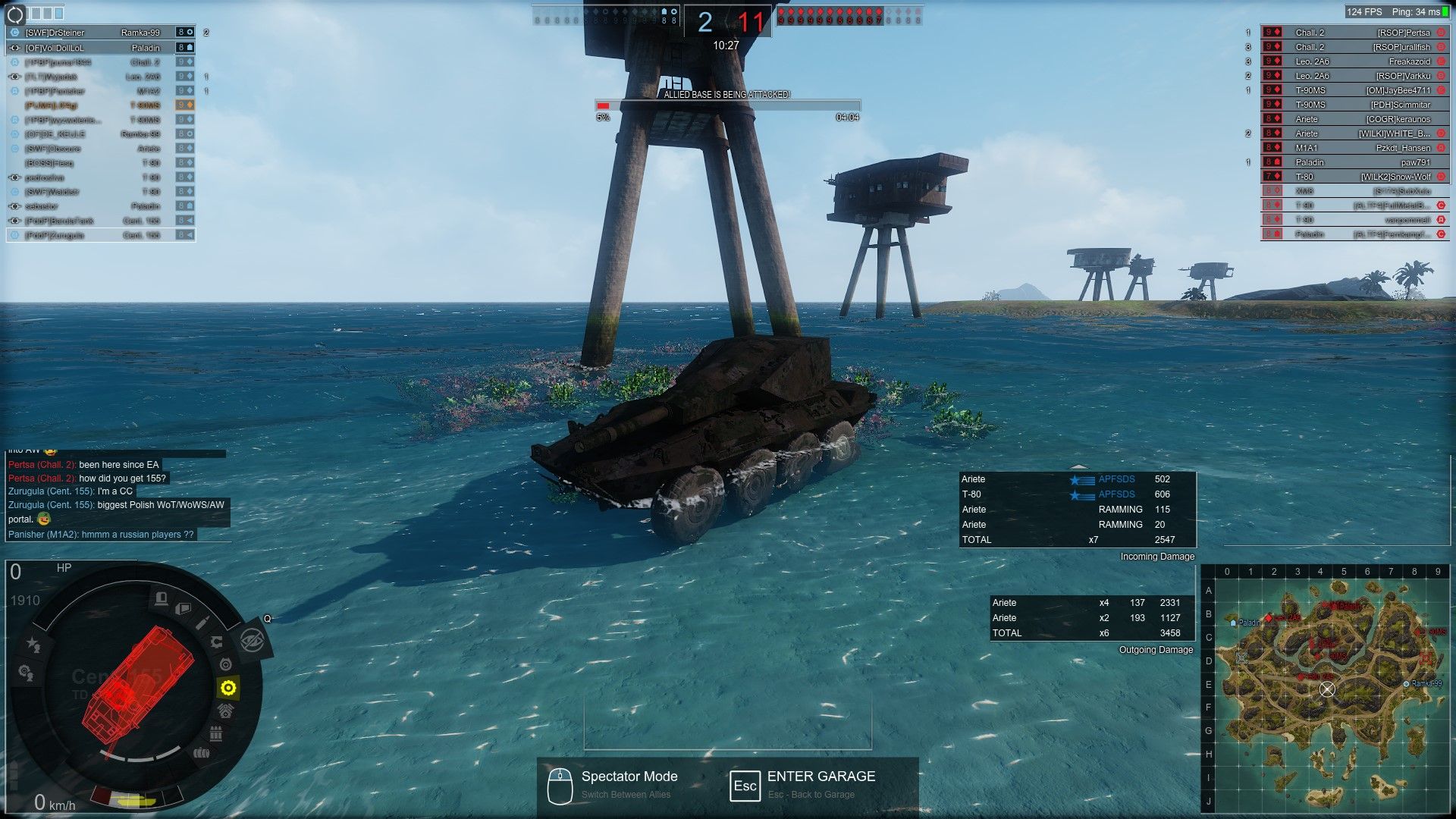1456x819 pixels.
Task: Click the commander star crew icon
Action: point(33,644)
